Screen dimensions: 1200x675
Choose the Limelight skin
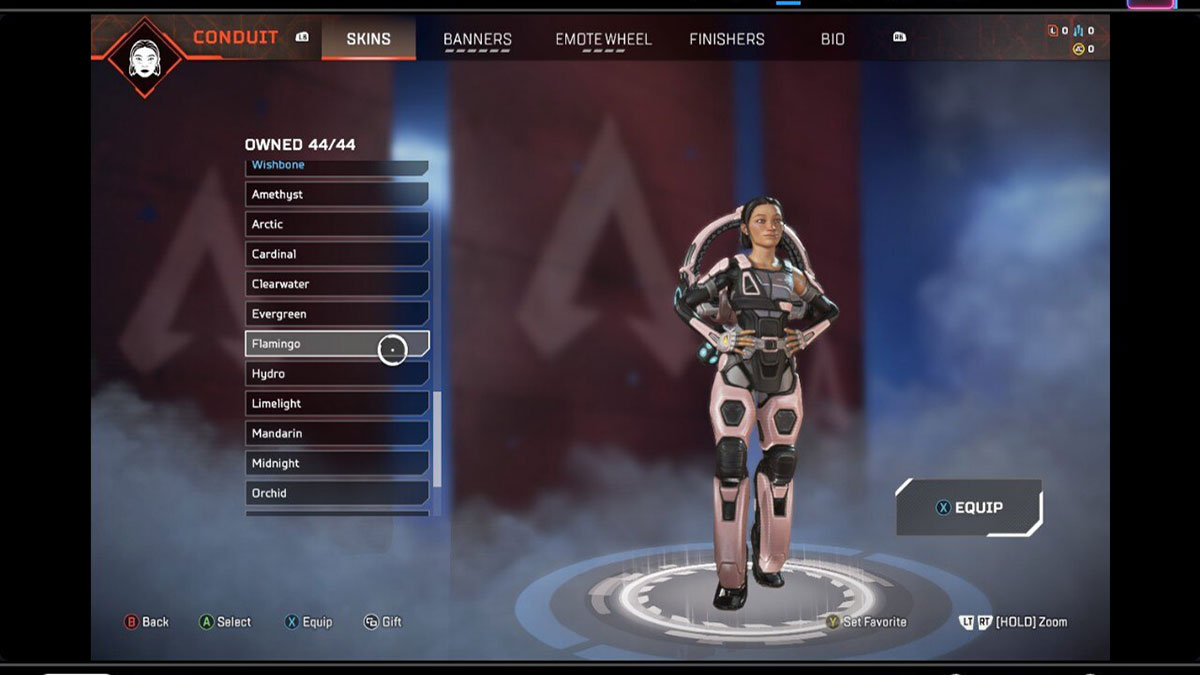tap(336, 404)
